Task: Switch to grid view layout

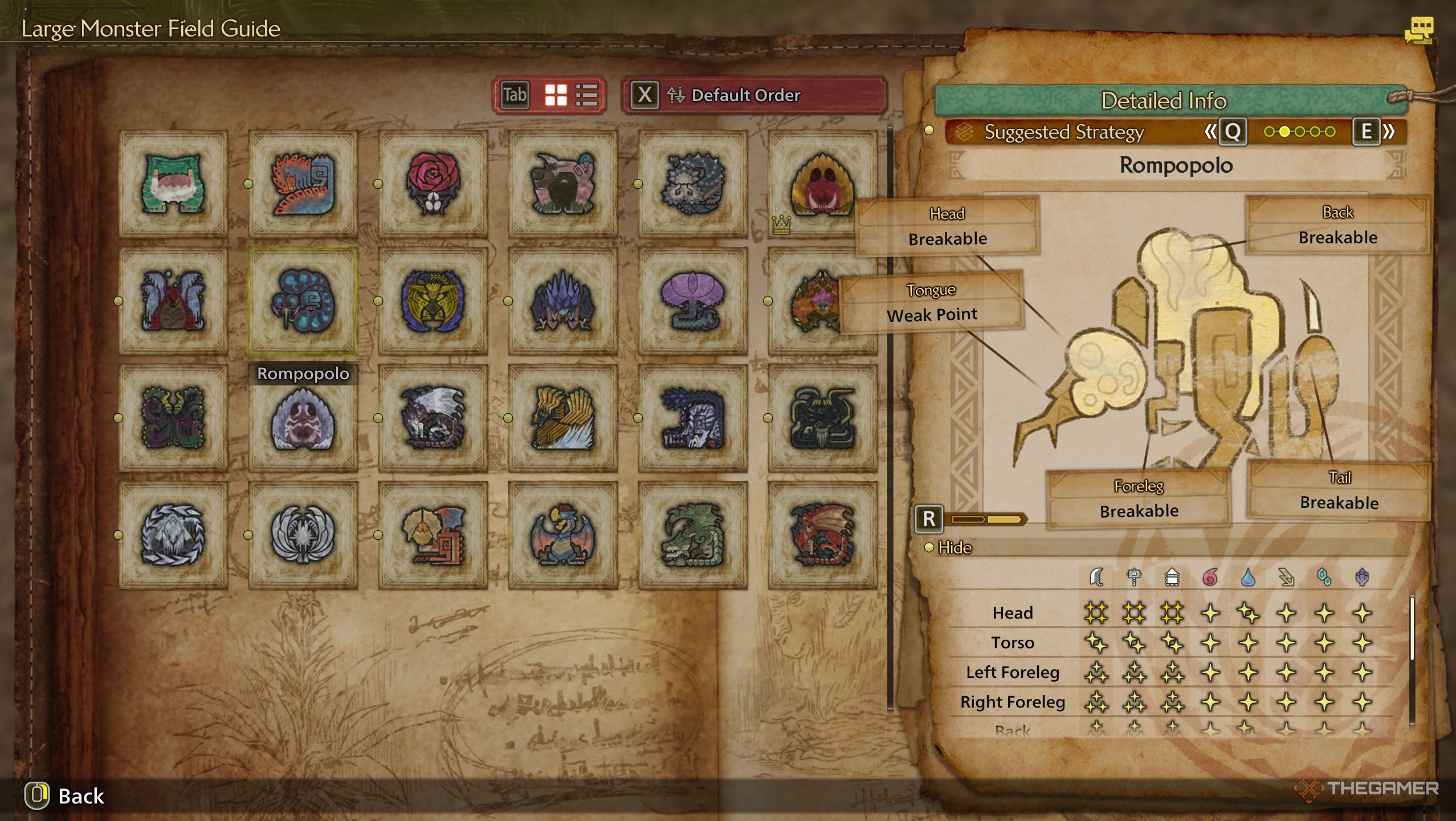Action: pos(556,95)
